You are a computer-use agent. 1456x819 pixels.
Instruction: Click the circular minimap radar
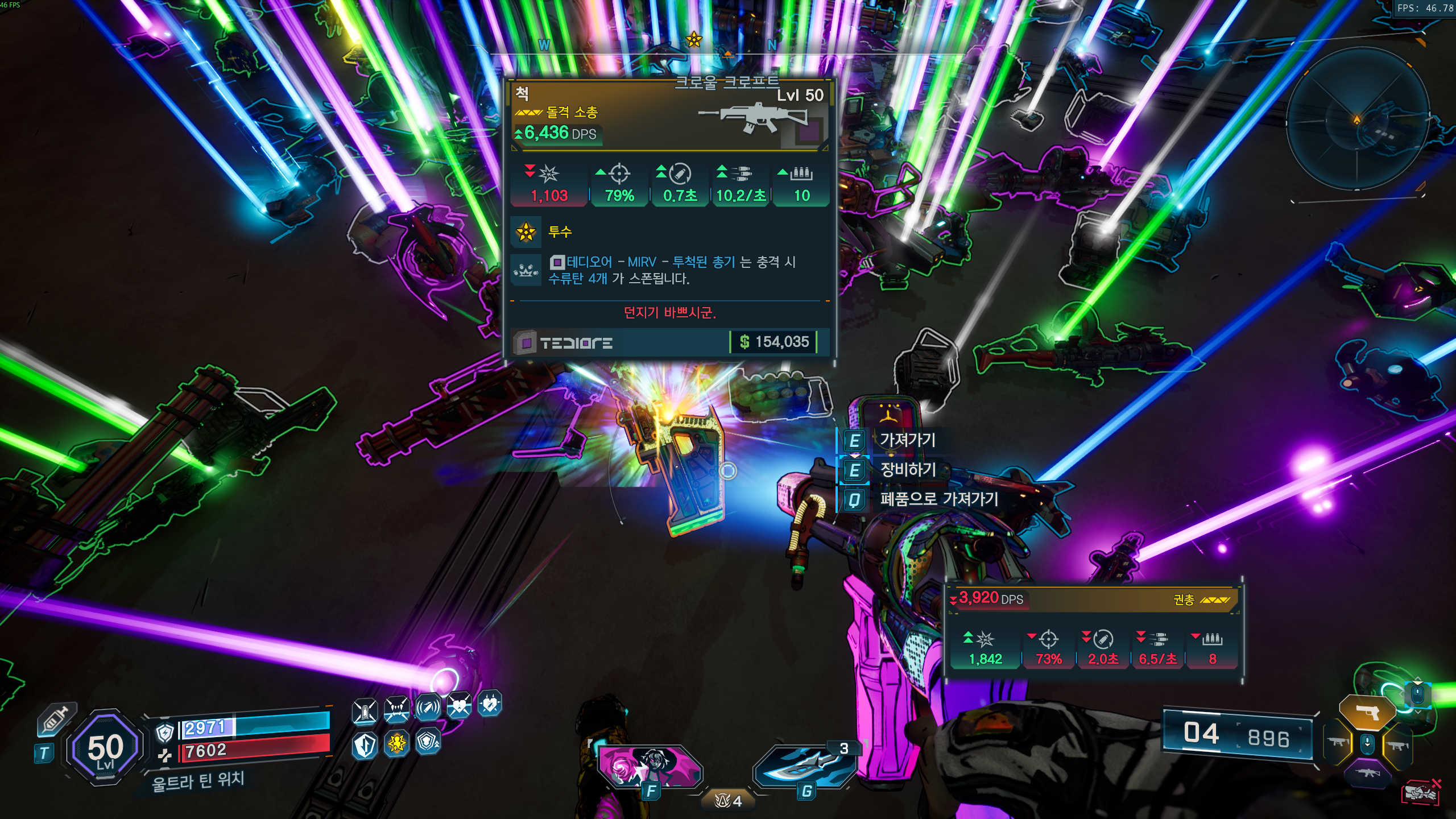click(x=1357, y=119)
